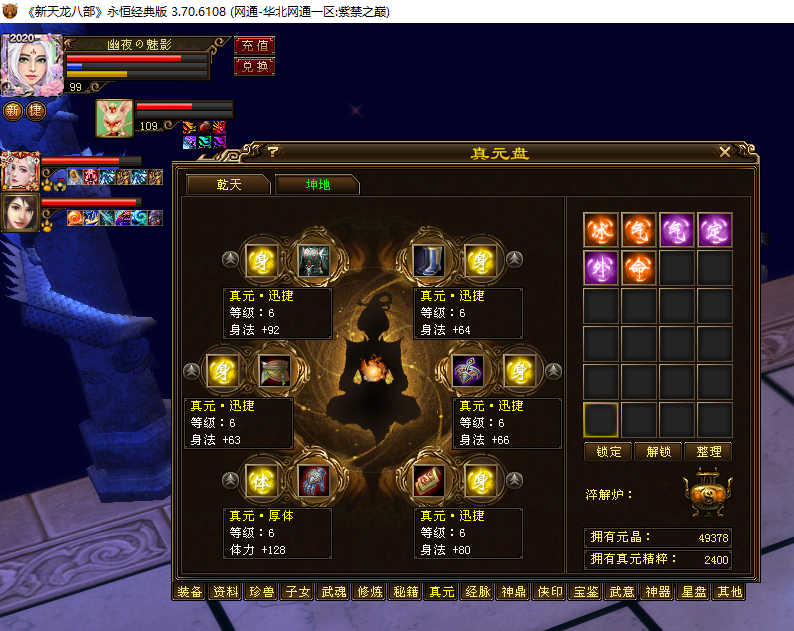Click the 解锁 unlock button

pyautogui.click(x=658, y=452)
